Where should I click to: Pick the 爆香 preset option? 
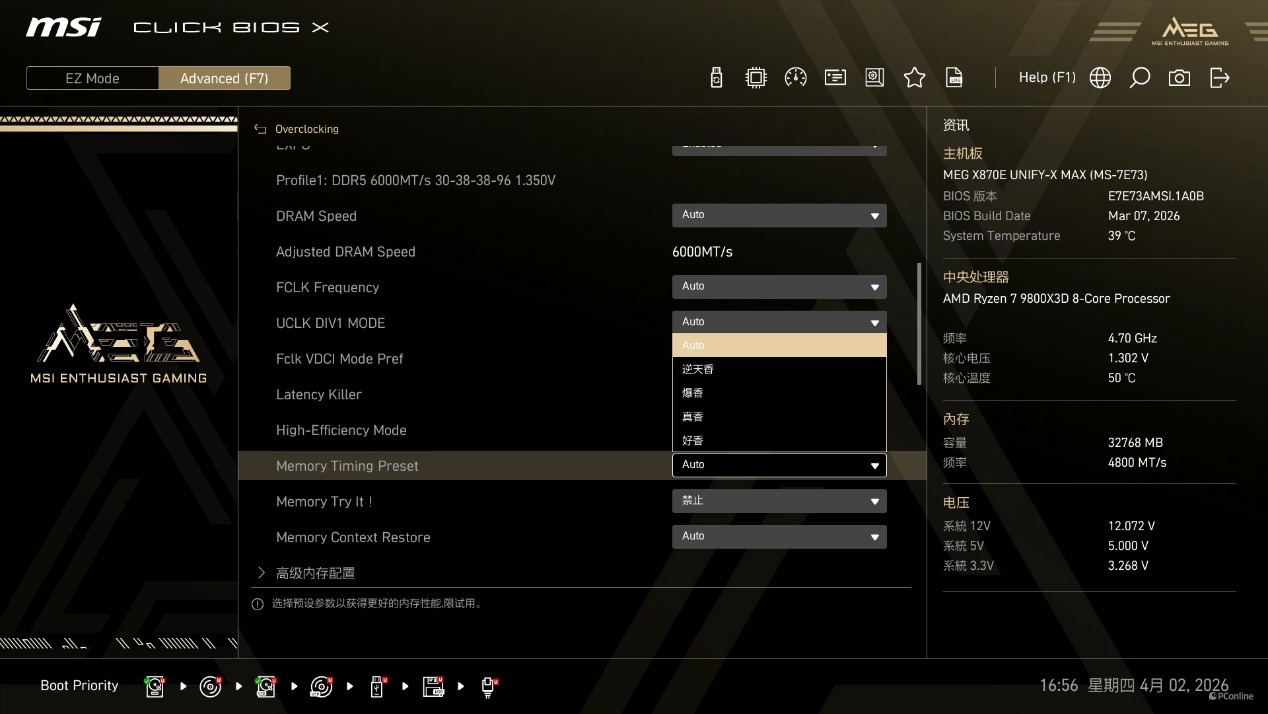click(778, 393)
